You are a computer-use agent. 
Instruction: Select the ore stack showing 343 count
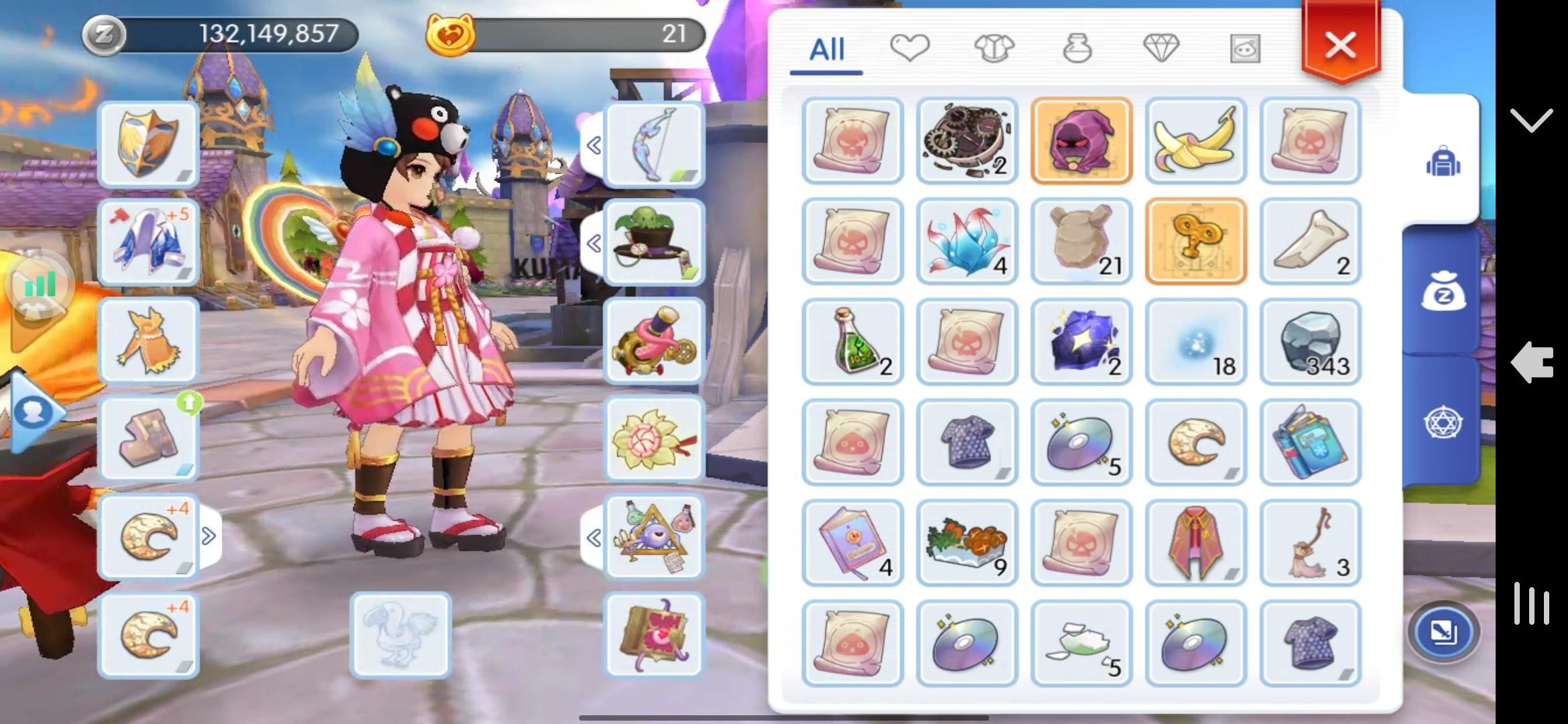[1310, 342]
